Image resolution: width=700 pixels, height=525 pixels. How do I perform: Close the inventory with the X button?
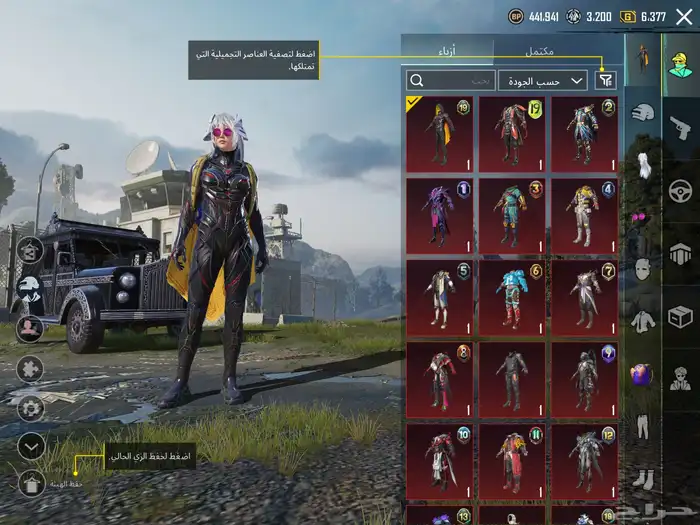684,16
